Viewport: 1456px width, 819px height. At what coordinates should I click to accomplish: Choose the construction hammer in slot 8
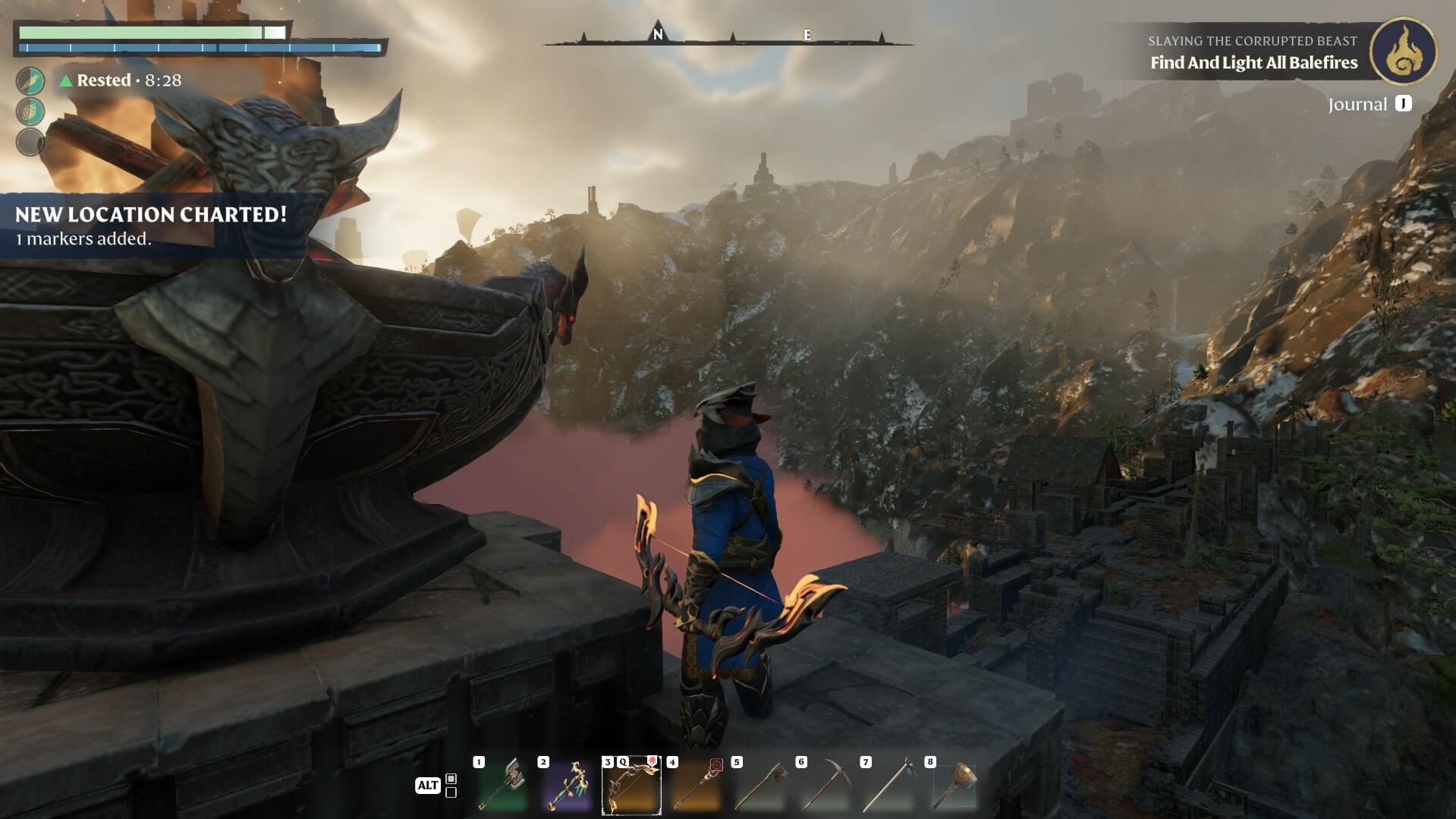[954, 785]
